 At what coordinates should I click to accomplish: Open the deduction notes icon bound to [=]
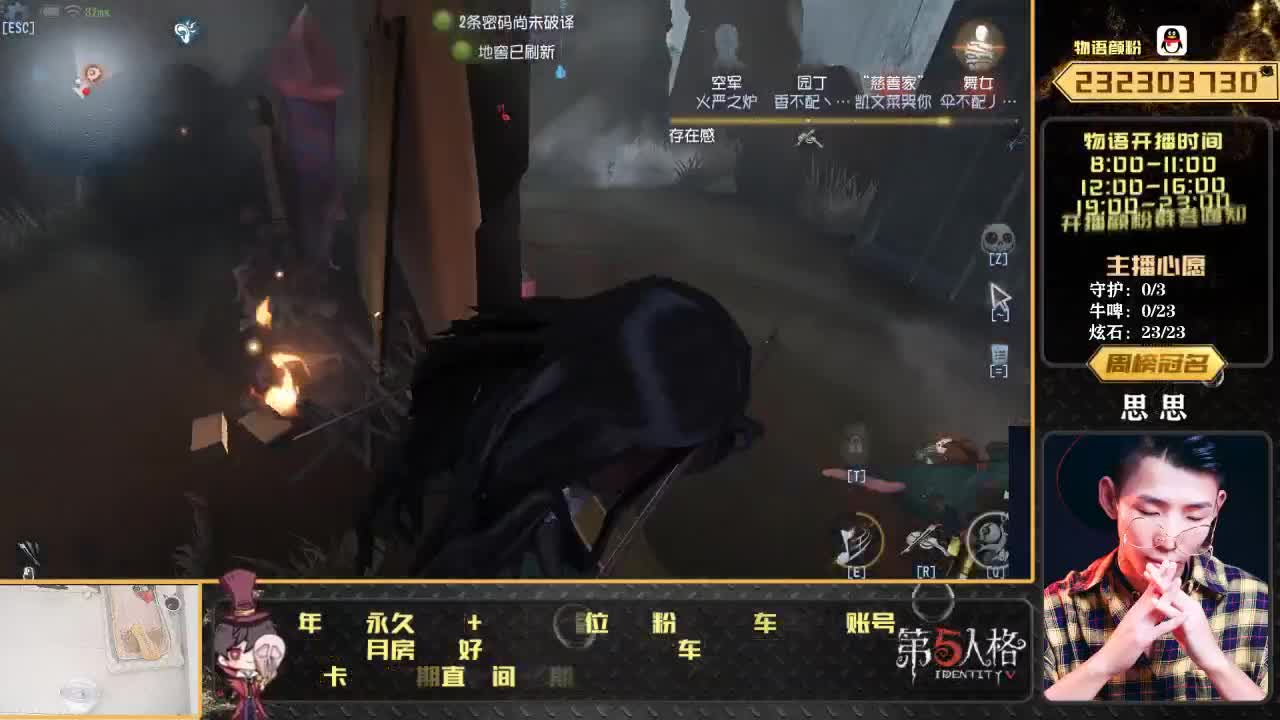[997, 352]
